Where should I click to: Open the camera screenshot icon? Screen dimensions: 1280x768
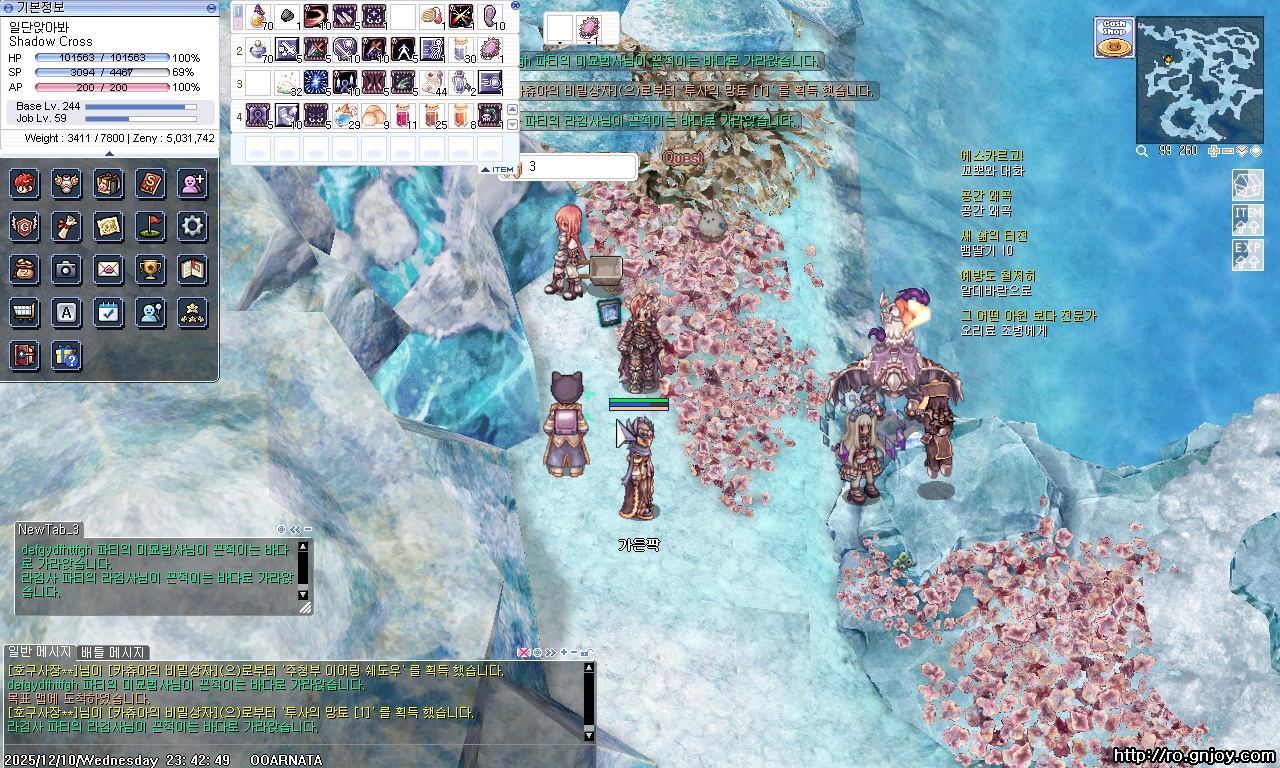click(66, 269)
